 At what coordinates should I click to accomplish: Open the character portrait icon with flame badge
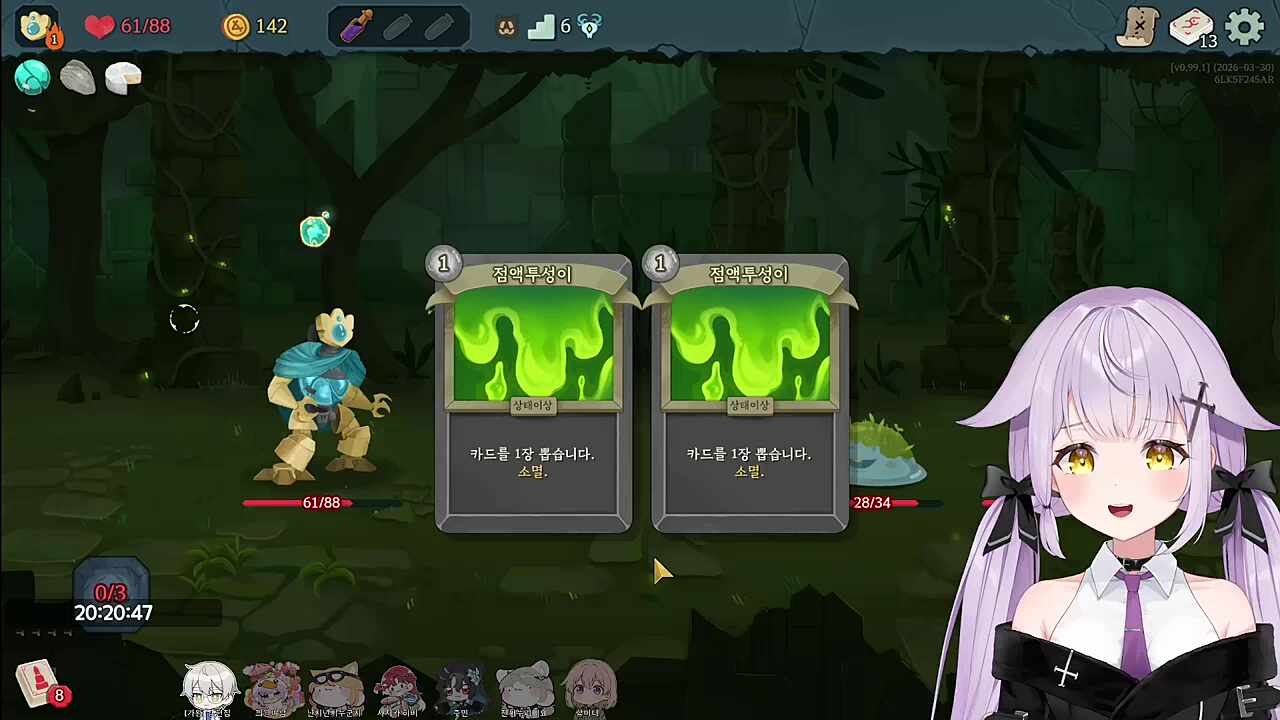pyautogui.click(x=37, y=27)
